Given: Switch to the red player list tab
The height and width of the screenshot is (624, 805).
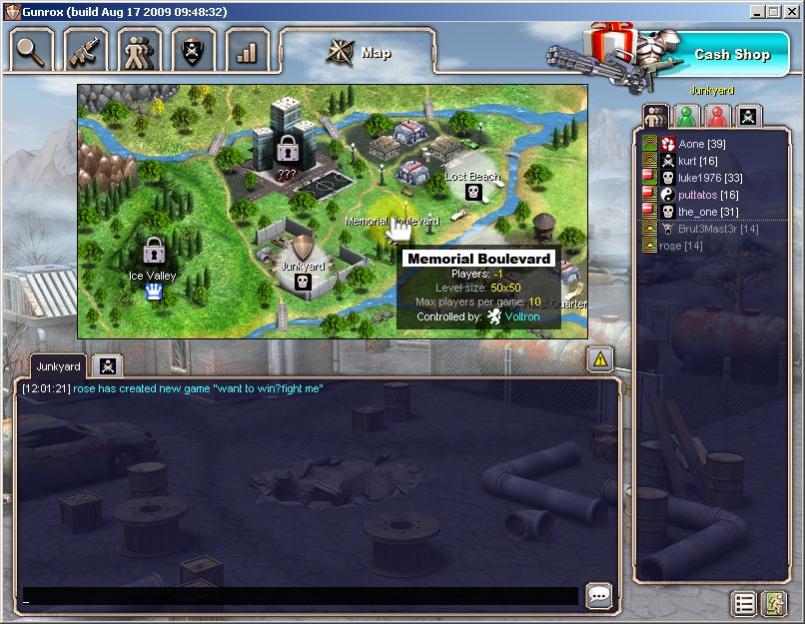Looking at the screenshot, I should tap(717, 116).
